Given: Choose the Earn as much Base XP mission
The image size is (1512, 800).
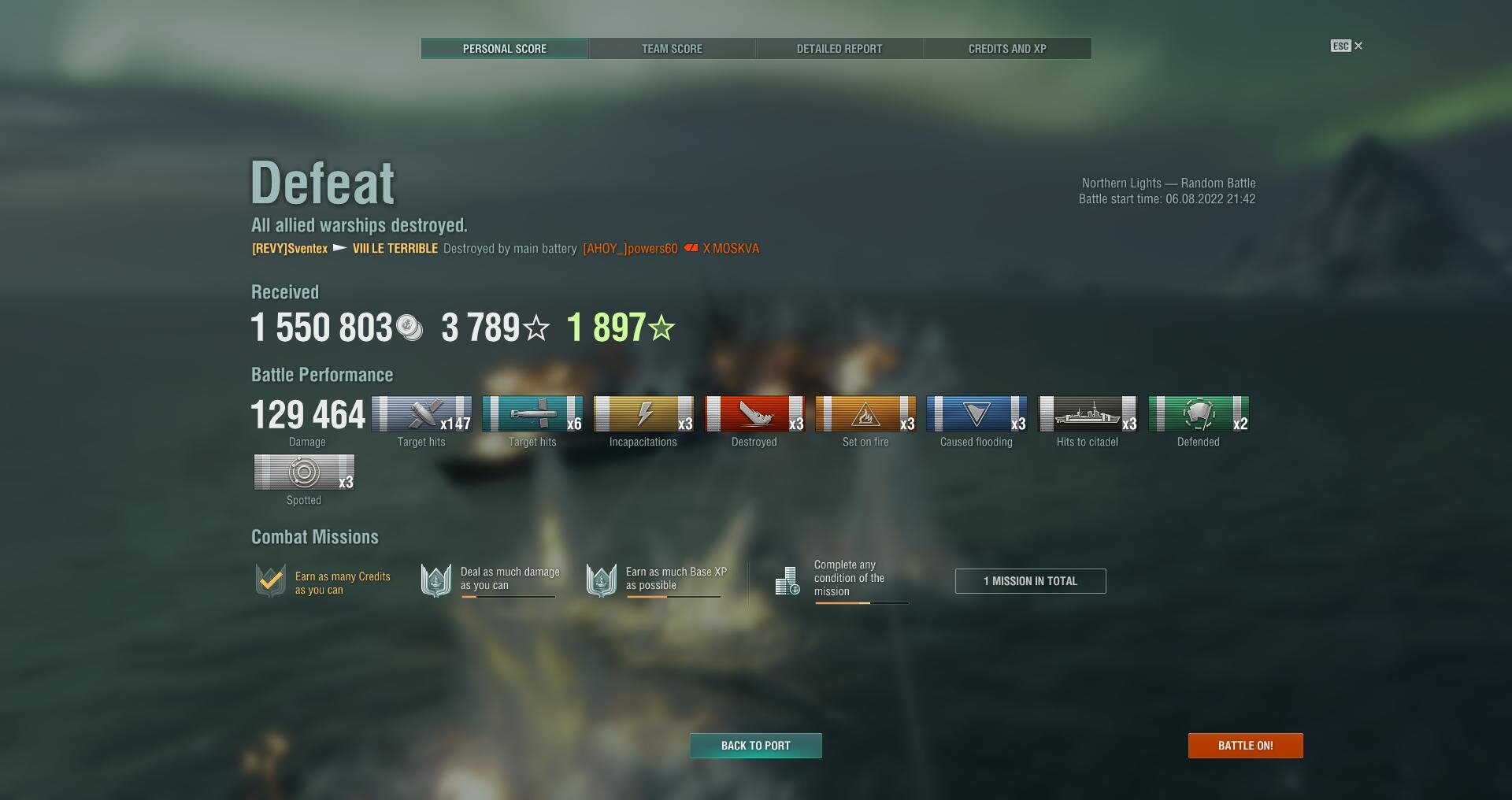Looking at the screenshot, I should point(656,581).
